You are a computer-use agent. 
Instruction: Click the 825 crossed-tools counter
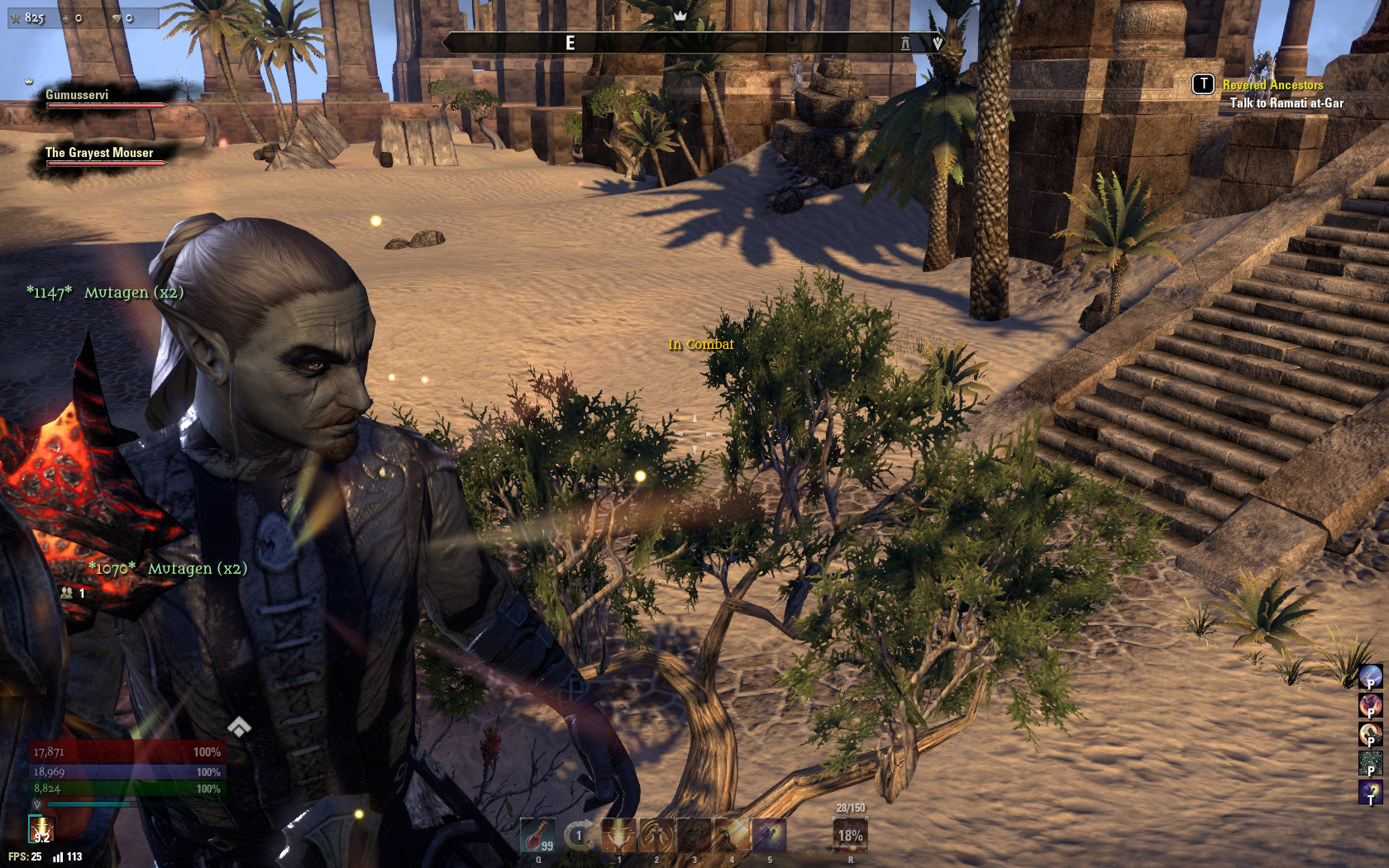click(x=27, y=17)
